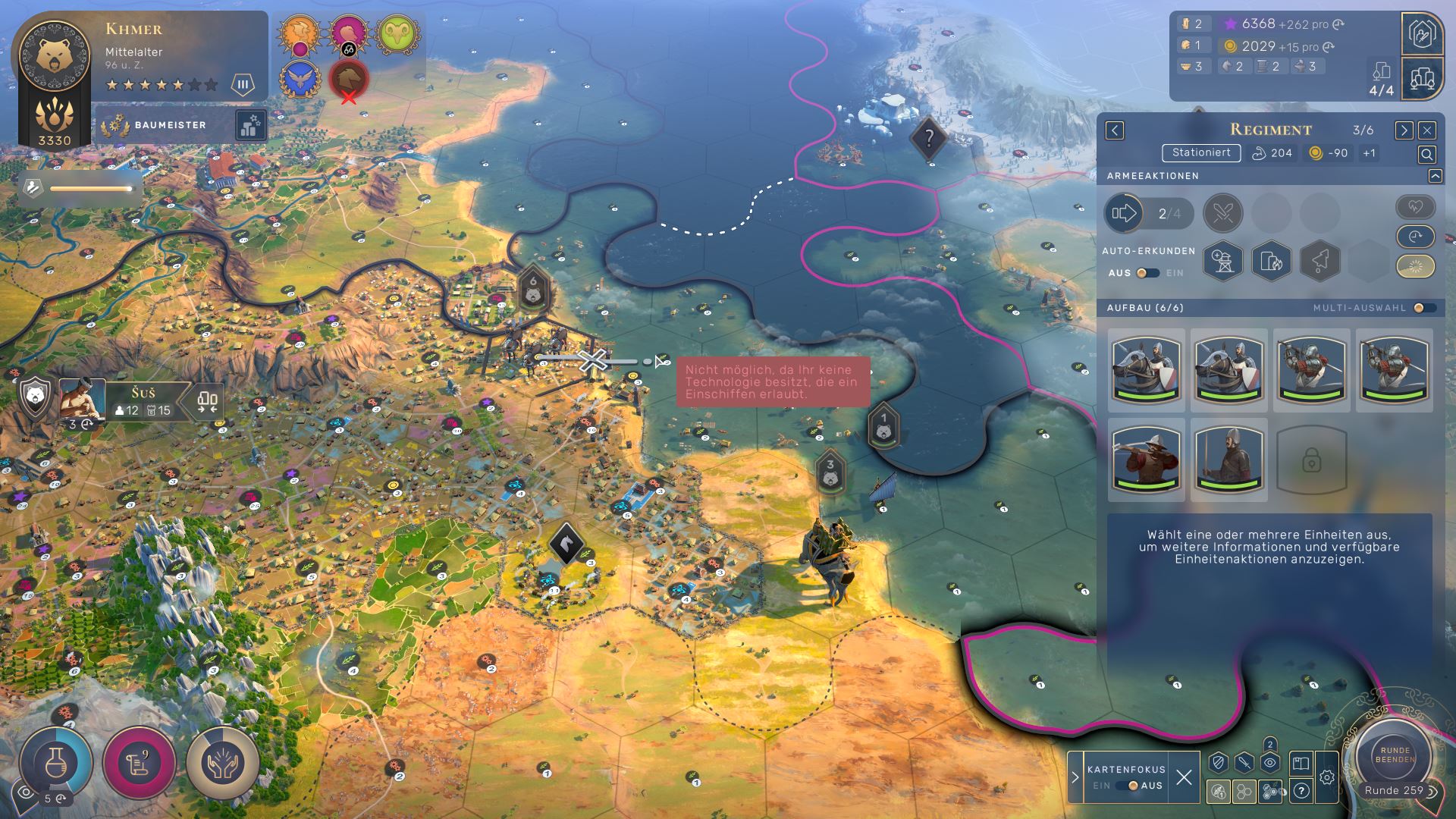Go to the next regiment with right arrow

coord(1403,130)
